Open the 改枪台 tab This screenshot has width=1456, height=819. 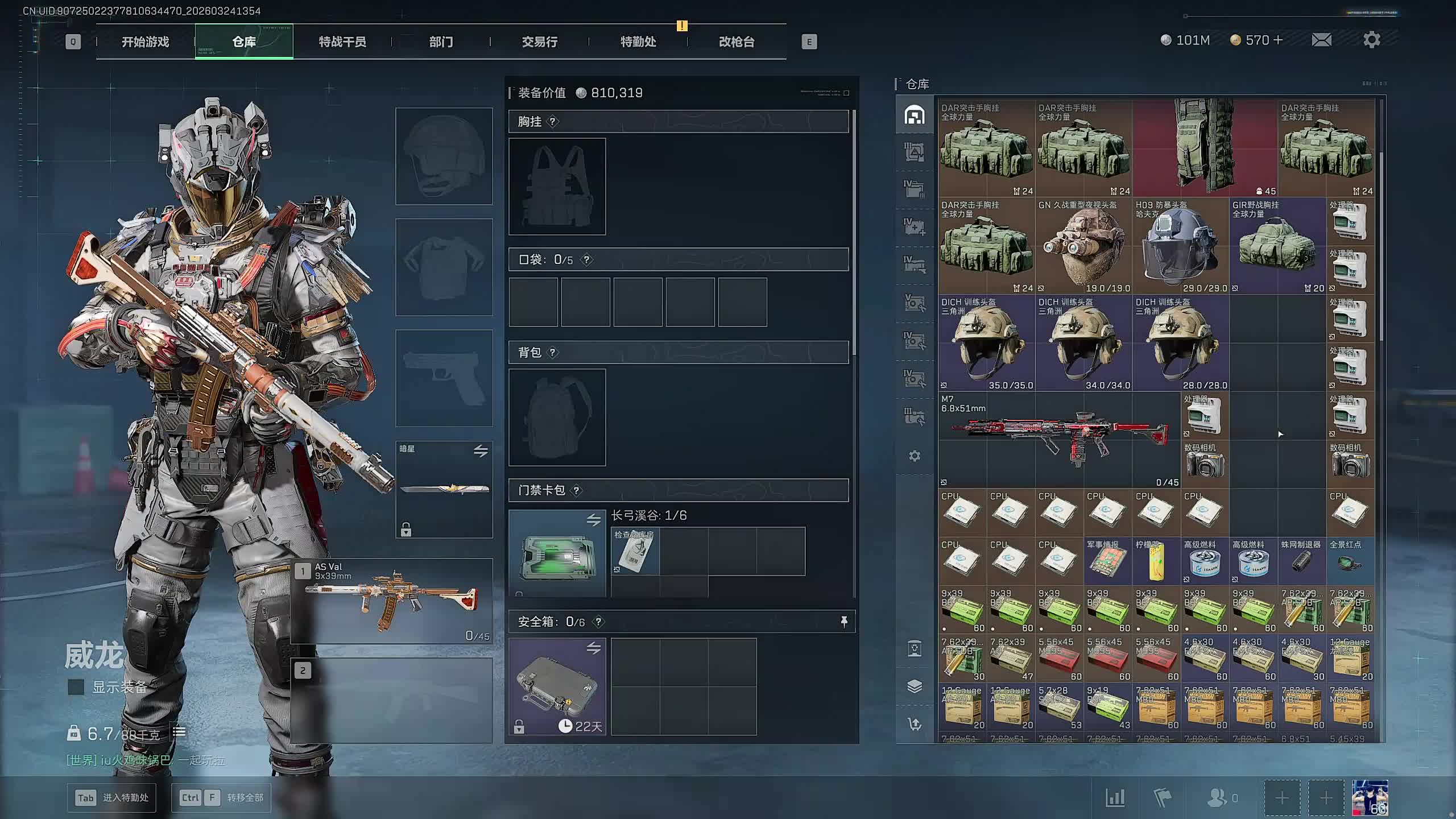[x=737, y=42]
